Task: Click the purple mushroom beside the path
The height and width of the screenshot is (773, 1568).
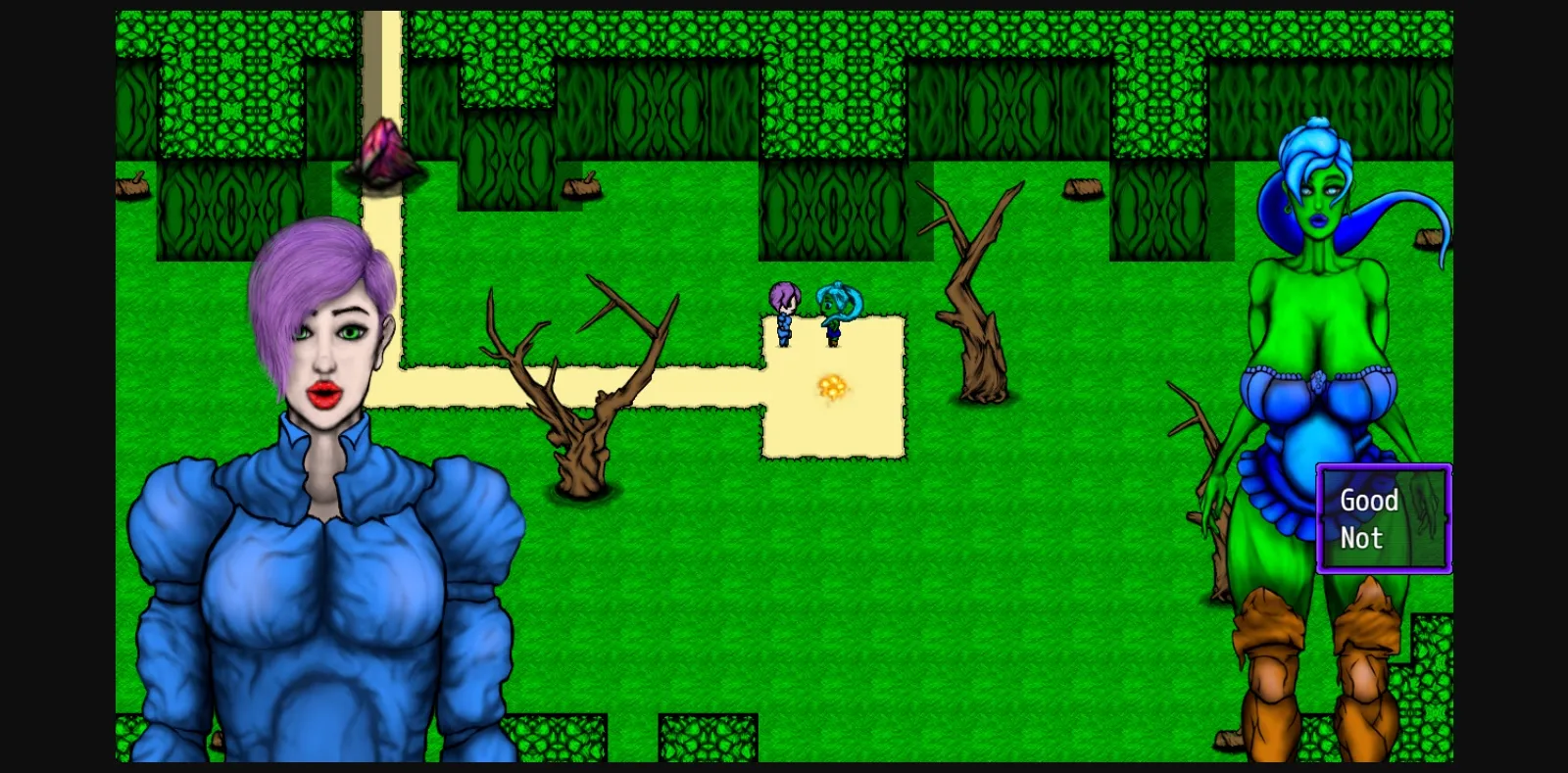Action: pos(384,152)
